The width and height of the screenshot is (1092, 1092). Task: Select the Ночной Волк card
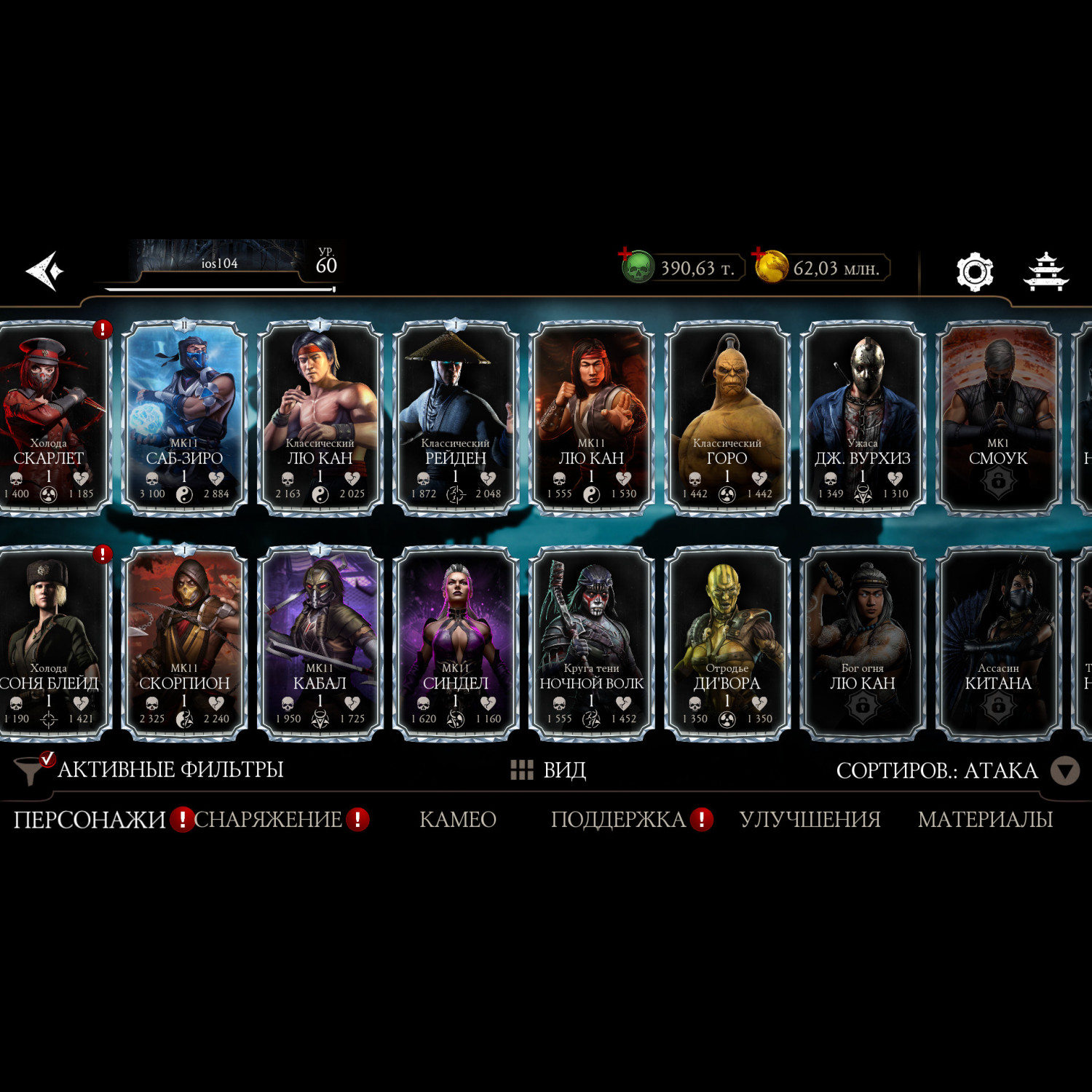591,644
